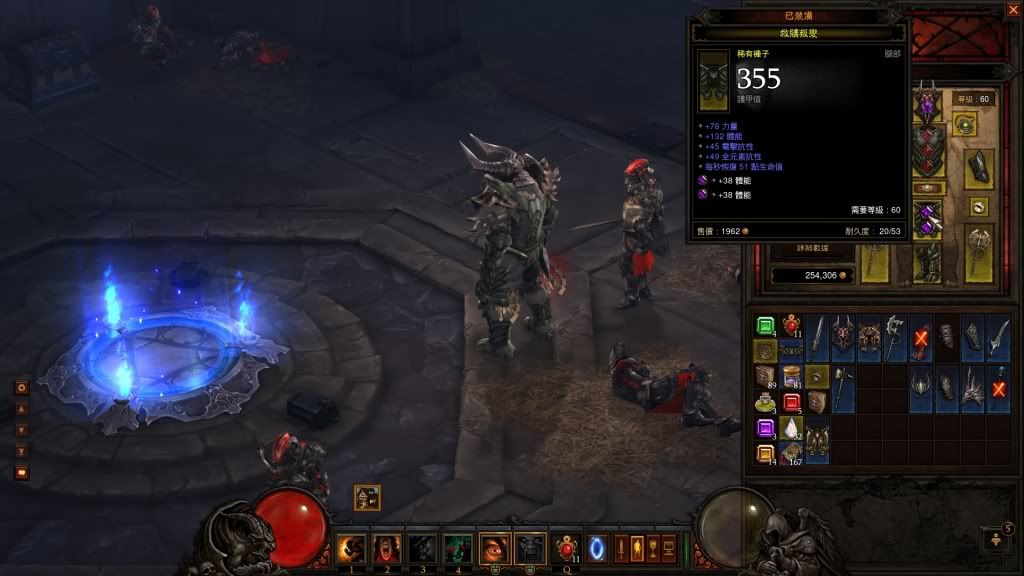Trigger the fiery skill in slot 1
The width and height of the screenshot is (1024, 576).
tap(350, 548)
